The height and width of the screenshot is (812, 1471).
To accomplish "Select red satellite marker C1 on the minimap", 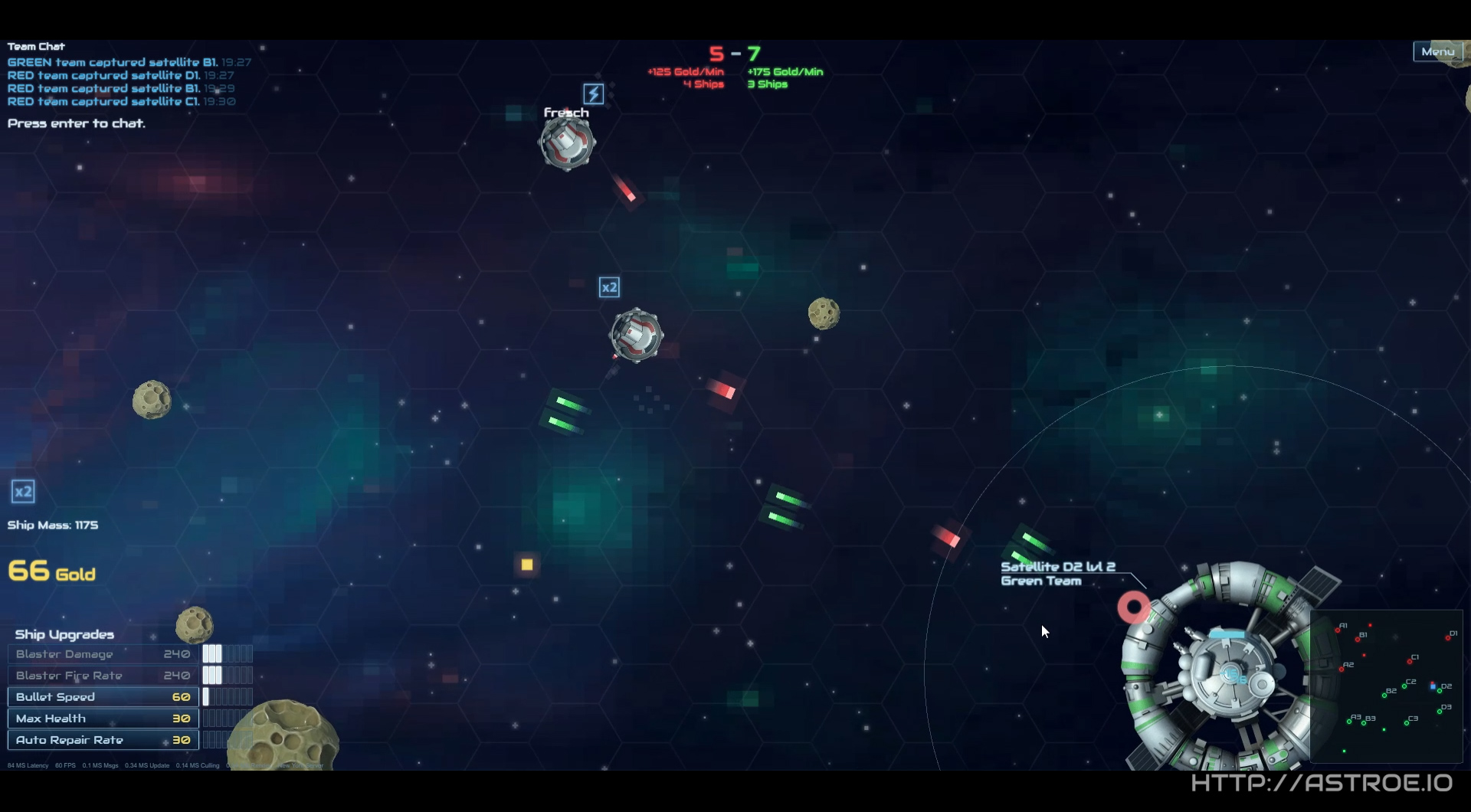I will click(1410, 662).
